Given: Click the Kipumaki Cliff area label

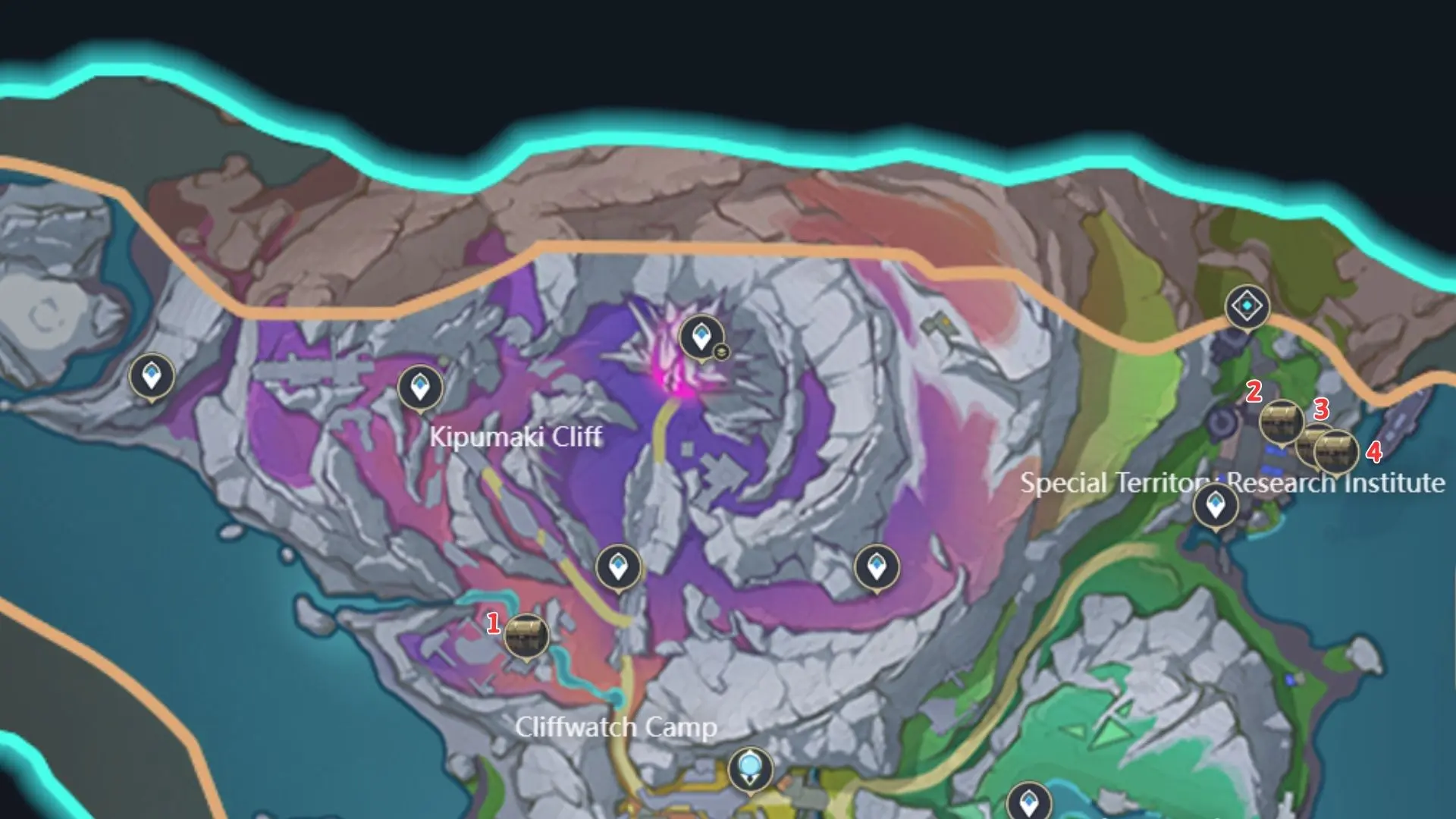Looking at the screenshot, I should click(516, 437).
